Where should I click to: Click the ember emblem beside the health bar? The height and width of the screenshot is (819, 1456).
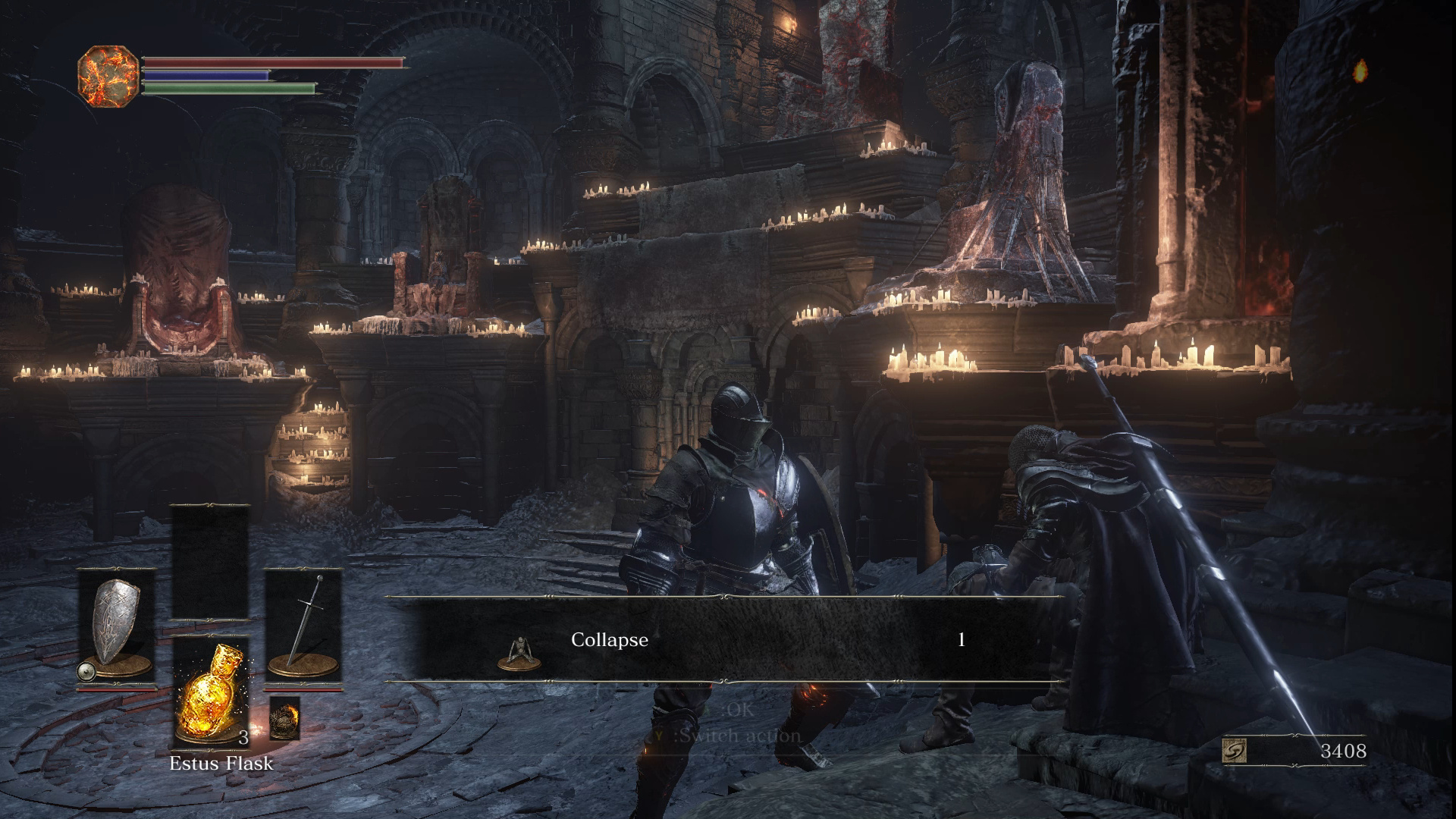tap(108, 75)
